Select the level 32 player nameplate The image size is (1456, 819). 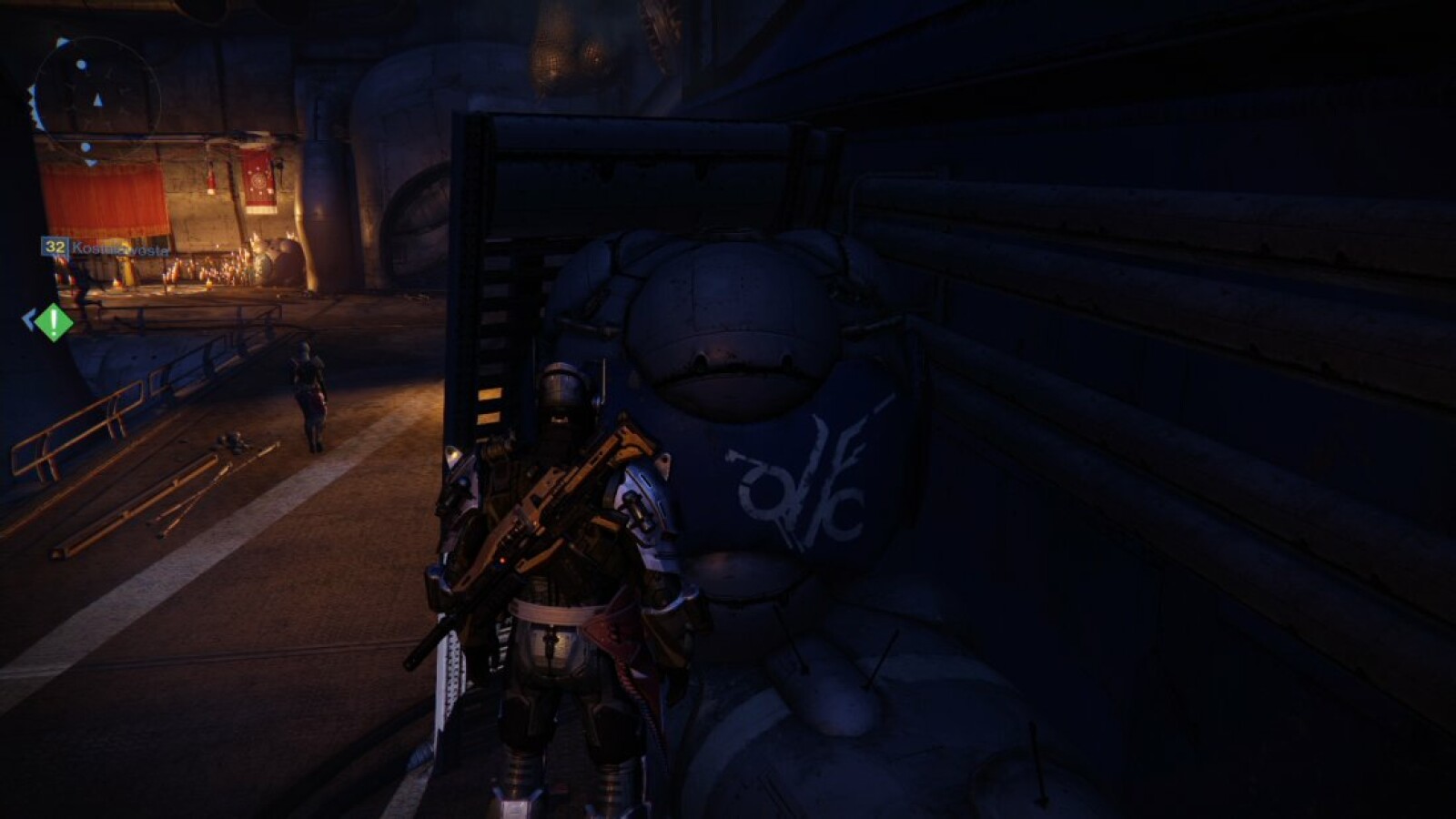105,248
